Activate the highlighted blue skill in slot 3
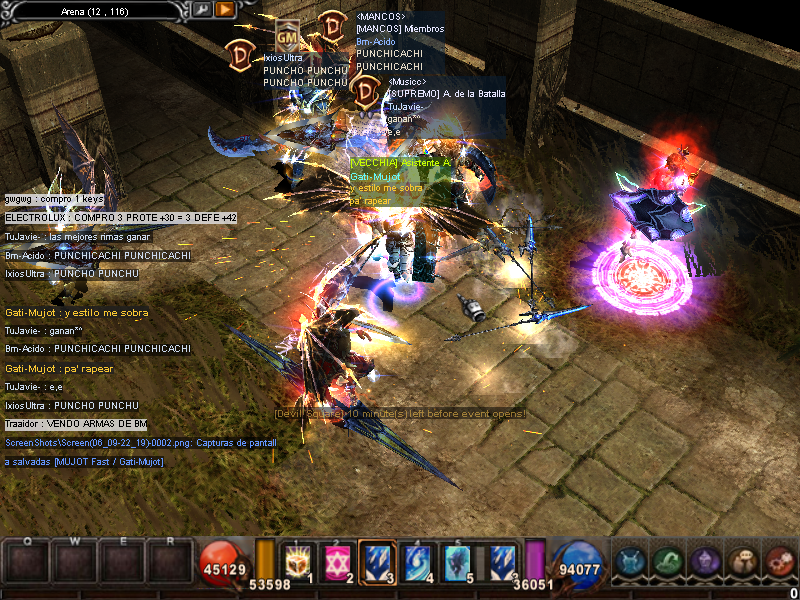 375,561
